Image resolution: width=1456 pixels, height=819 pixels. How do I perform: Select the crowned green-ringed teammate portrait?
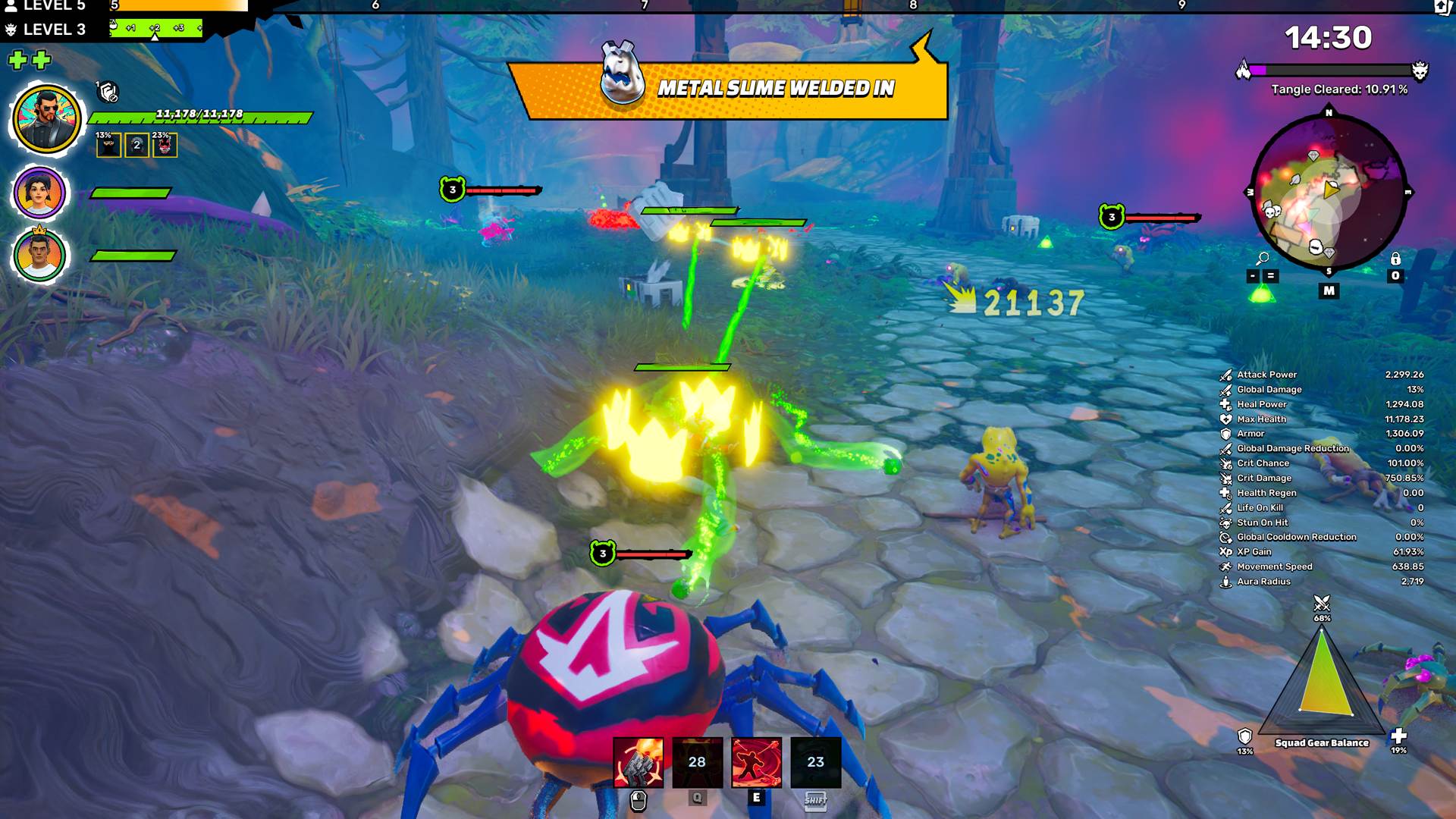tap(39, 256)
